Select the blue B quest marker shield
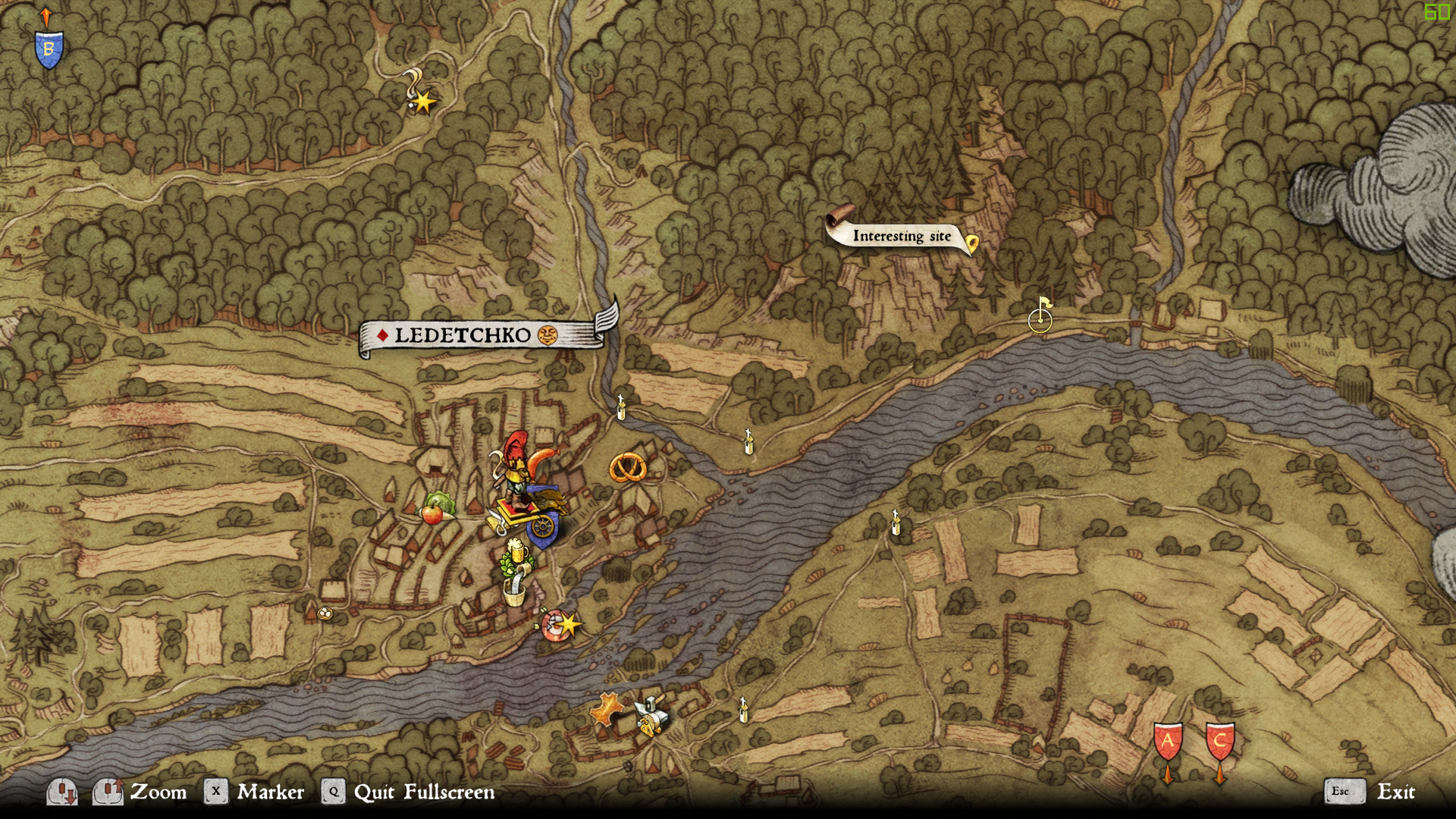This screenshot has height=819, width=1456. (49, 50)
